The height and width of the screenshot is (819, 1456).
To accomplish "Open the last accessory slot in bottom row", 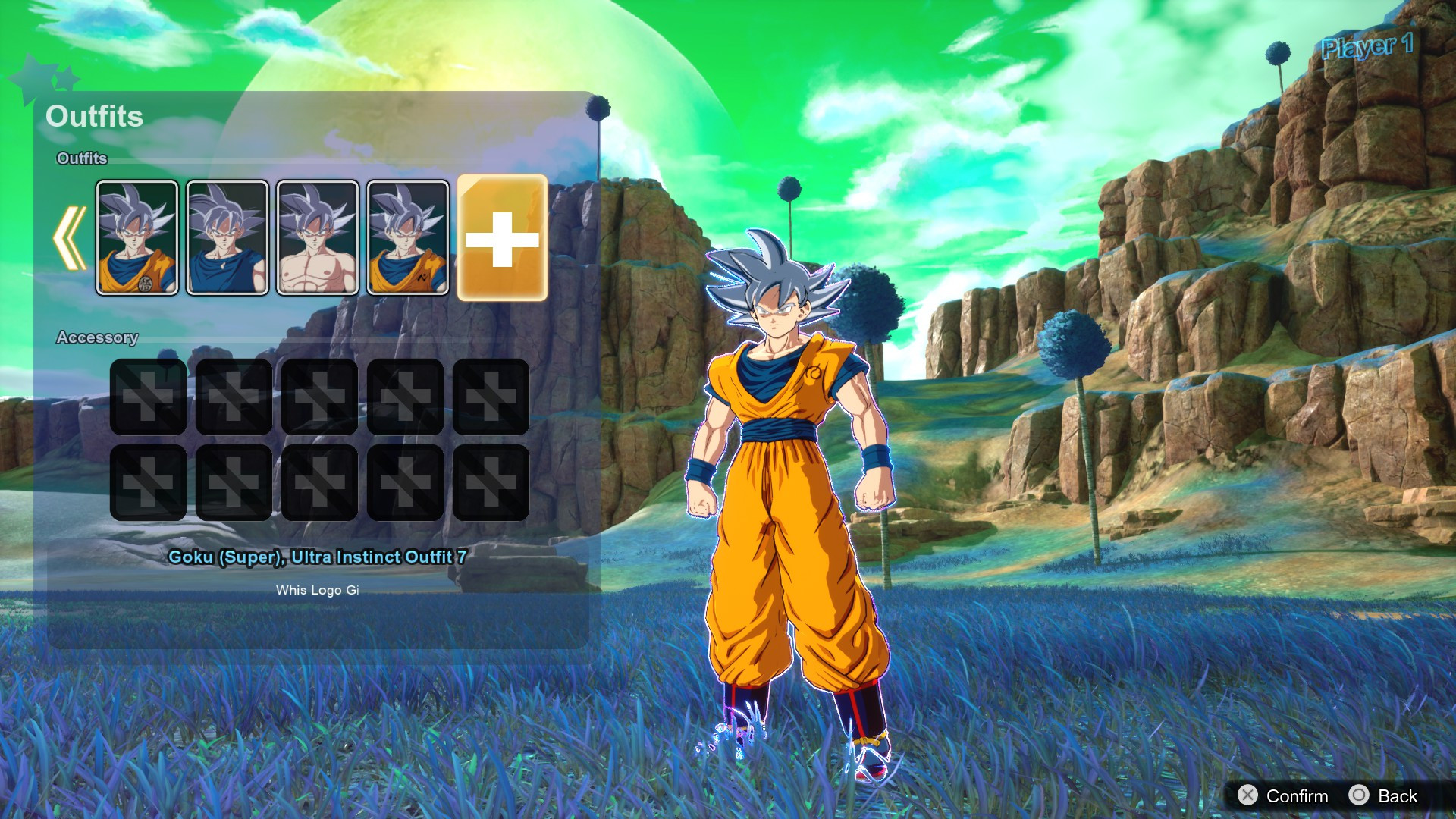I will 491,481.
